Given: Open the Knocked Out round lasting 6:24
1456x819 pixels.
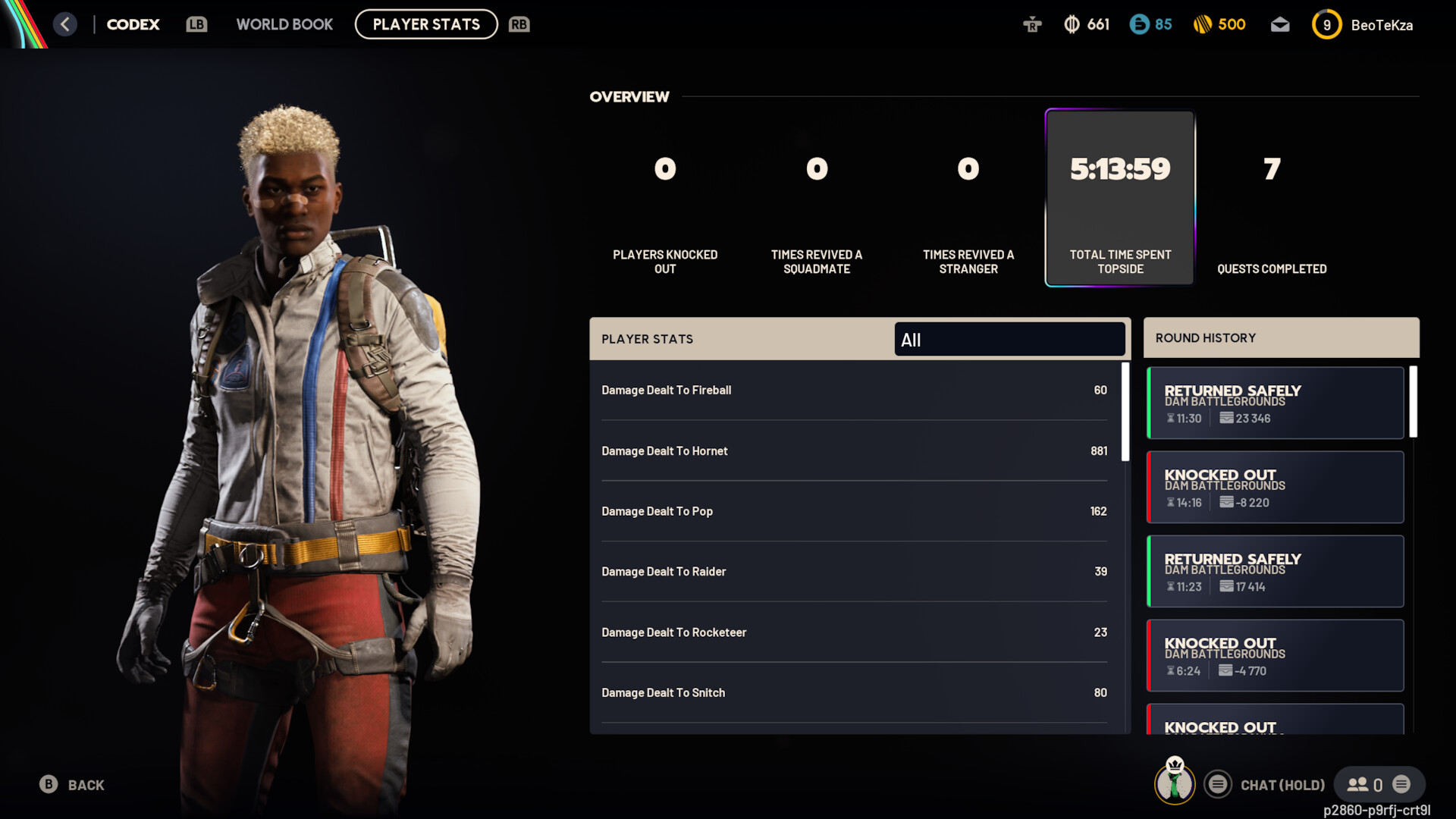Looking at the screenshot, I should [1276, 656].
